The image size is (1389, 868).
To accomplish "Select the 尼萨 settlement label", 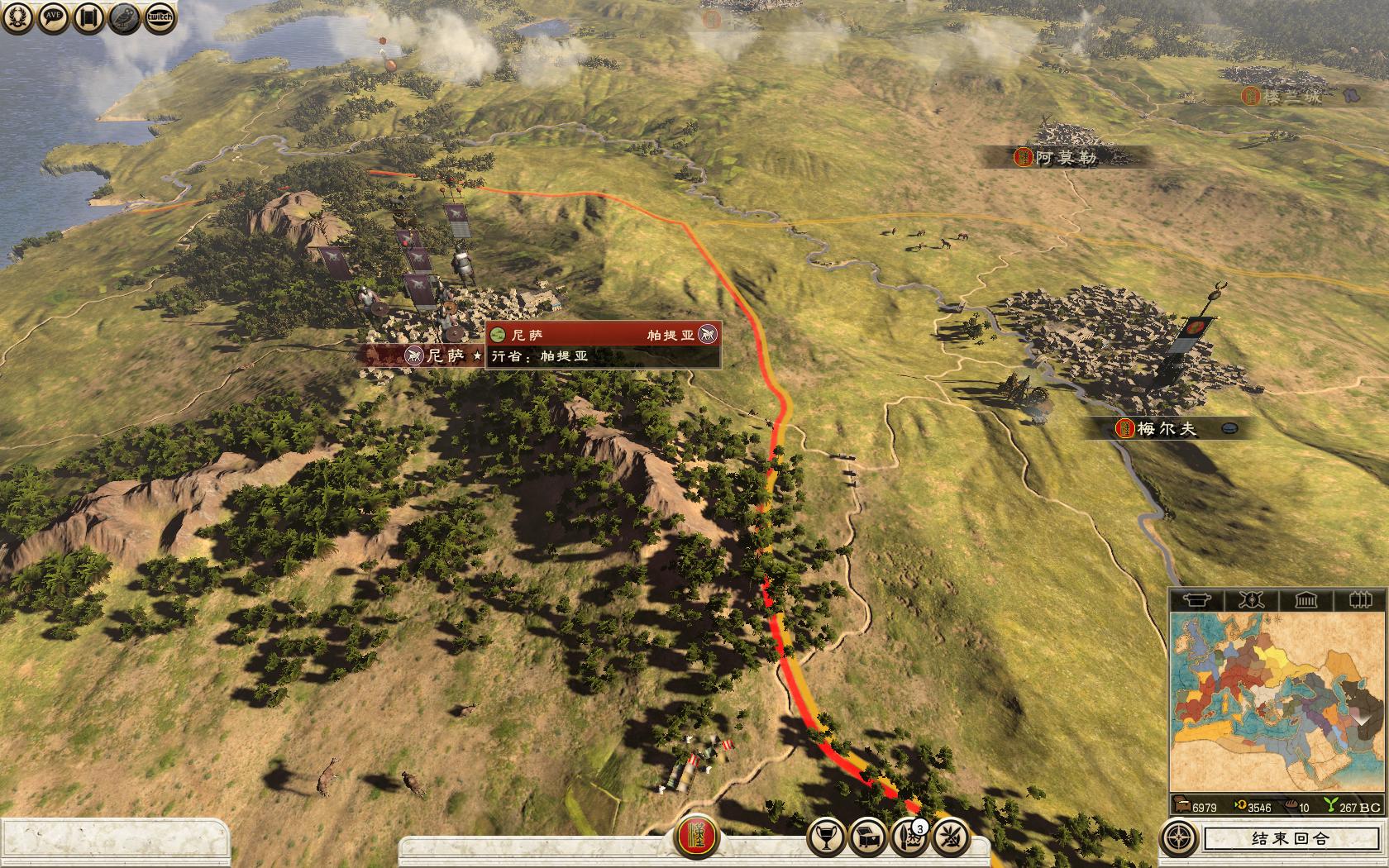I will click(x=444, y=356).
